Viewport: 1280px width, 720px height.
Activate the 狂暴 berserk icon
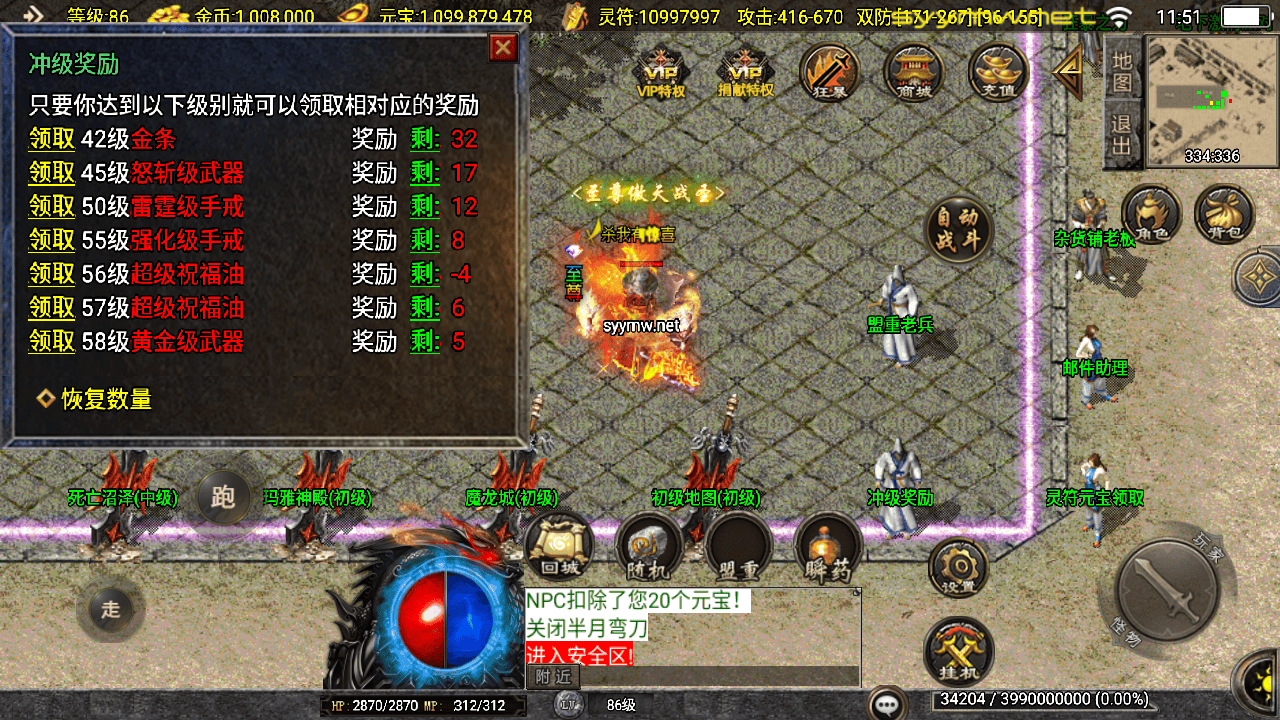pyautogui.click(x=830, y=73)
